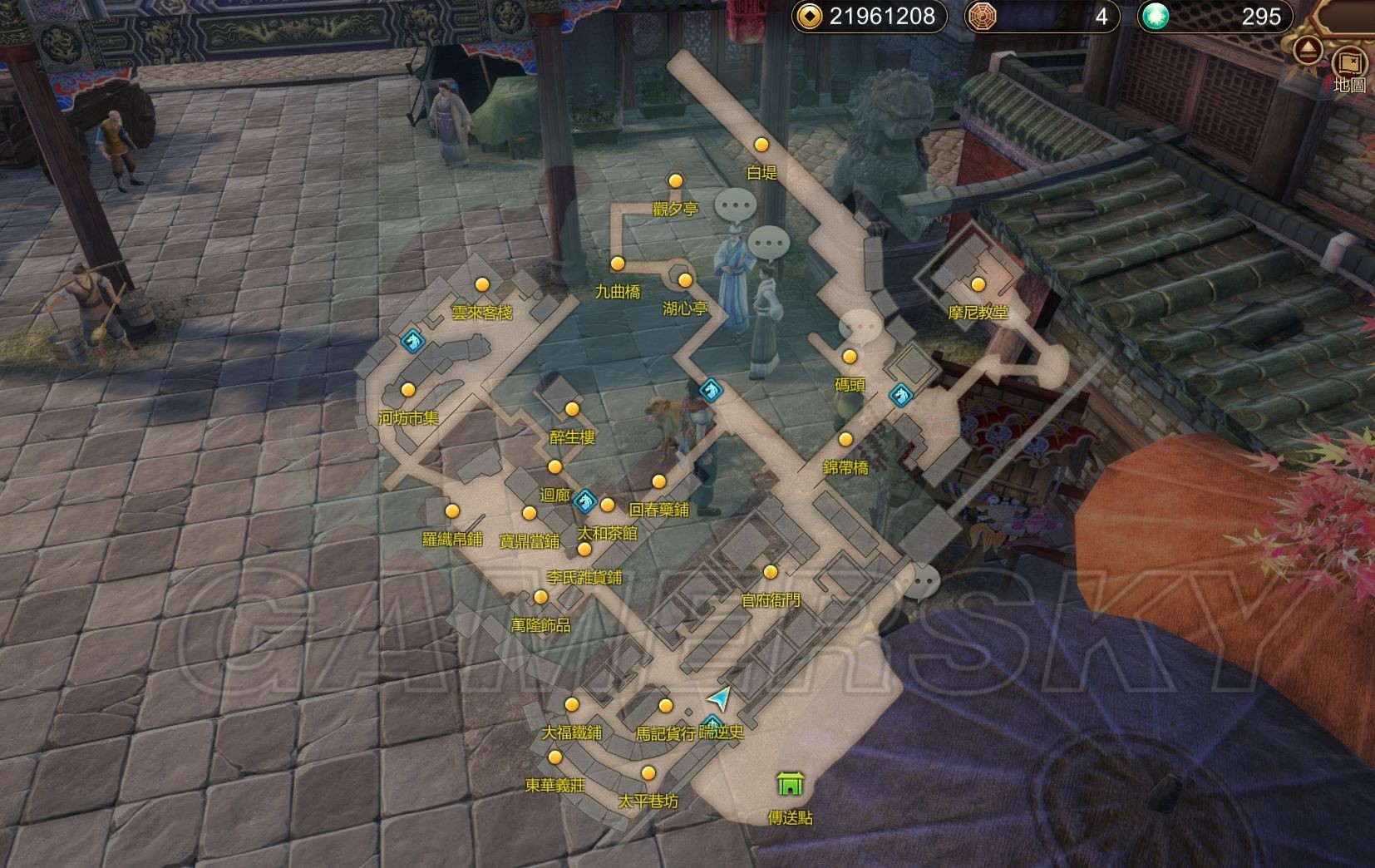Screen dimensions: 1375x868
Task: Click the 湖心亭 location dot
Action: click(685, 280)
